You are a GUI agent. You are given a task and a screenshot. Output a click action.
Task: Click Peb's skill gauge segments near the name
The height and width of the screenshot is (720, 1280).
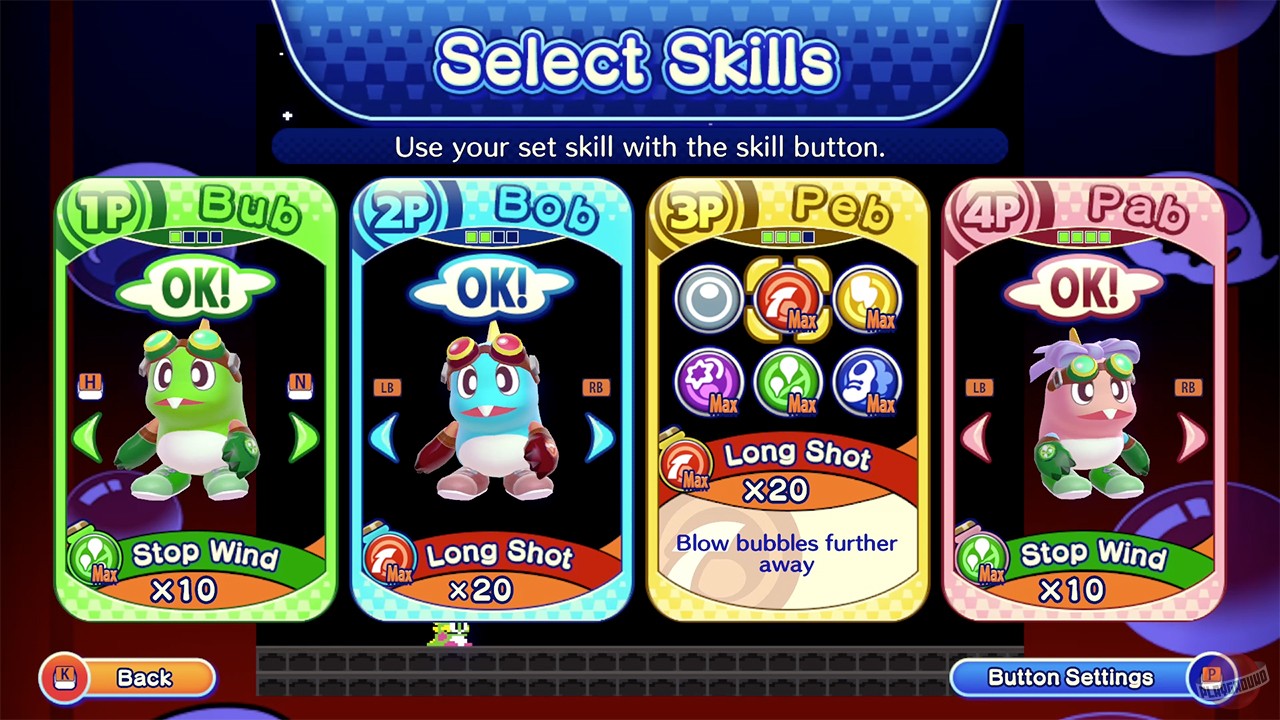(x=785, y=236)
